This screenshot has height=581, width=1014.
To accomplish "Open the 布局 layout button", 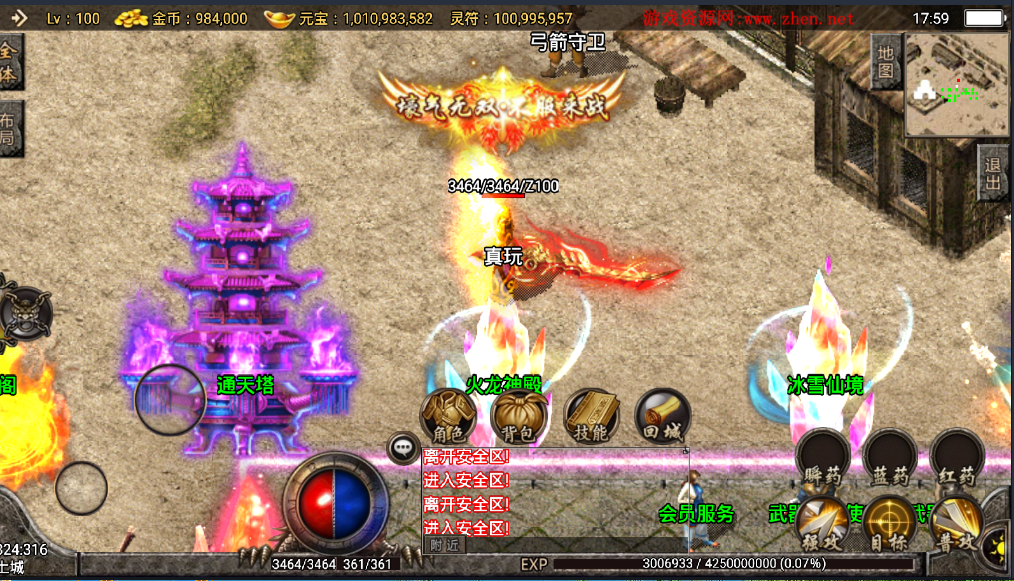I will (8, 128).
